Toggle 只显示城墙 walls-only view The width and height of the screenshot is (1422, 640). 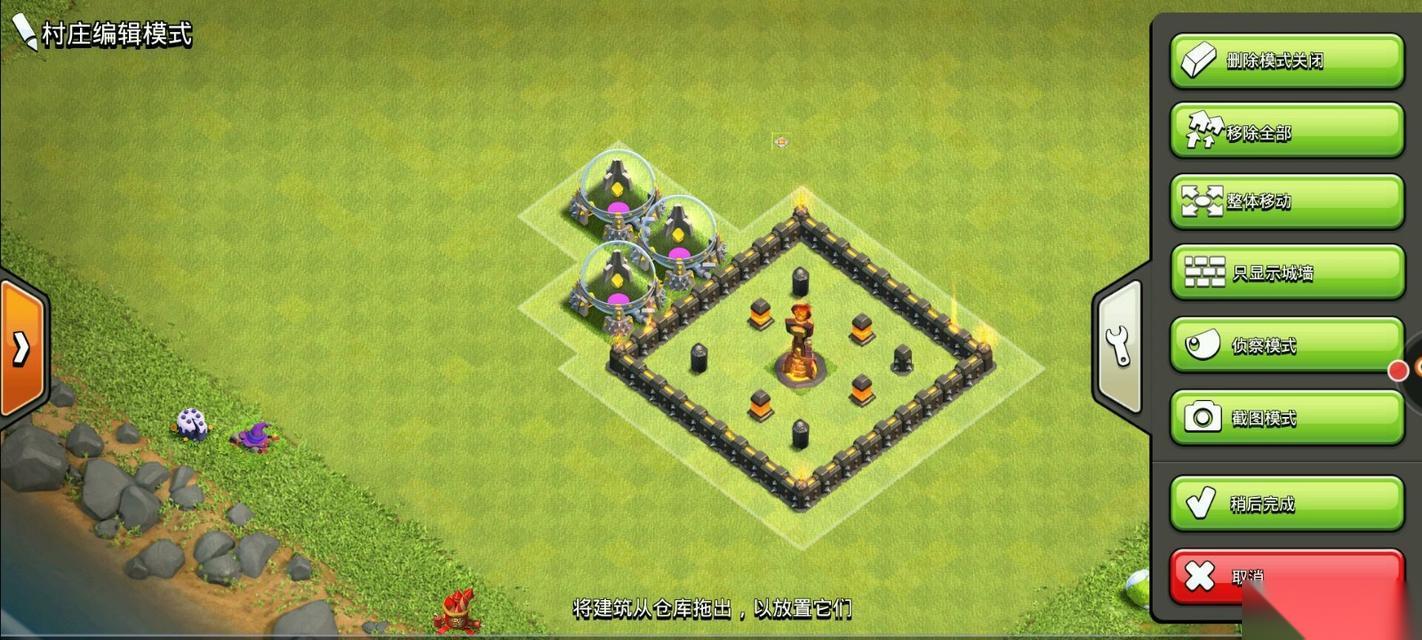tap(1287, 272)
